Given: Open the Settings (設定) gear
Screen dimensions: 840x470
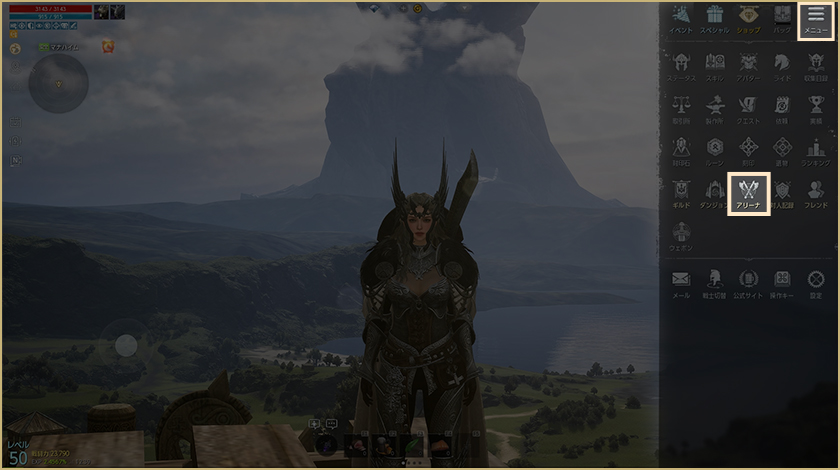Looking at the screenshot, I should [815, 282].
